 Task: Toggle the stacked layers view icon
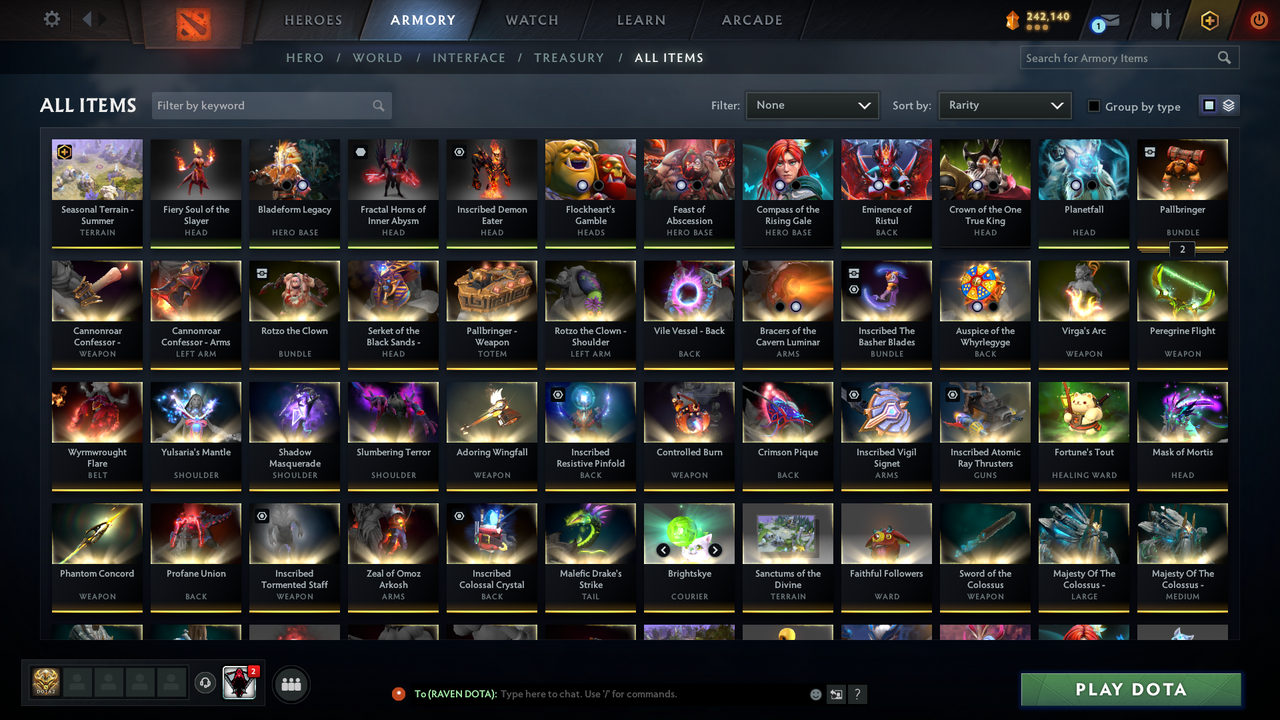coord(1228,105)
